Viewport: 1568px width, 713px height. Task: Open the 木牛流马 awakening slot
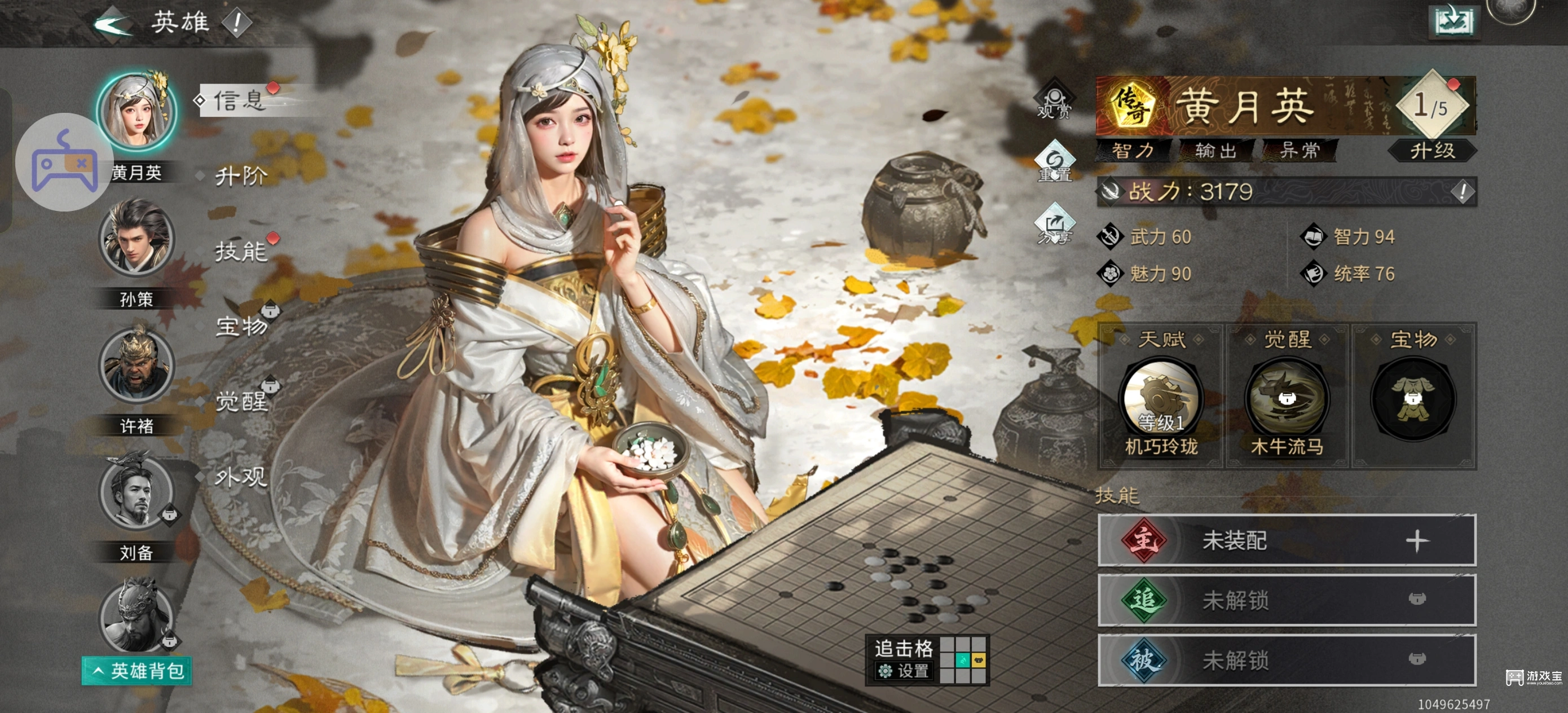[1287, 398]
